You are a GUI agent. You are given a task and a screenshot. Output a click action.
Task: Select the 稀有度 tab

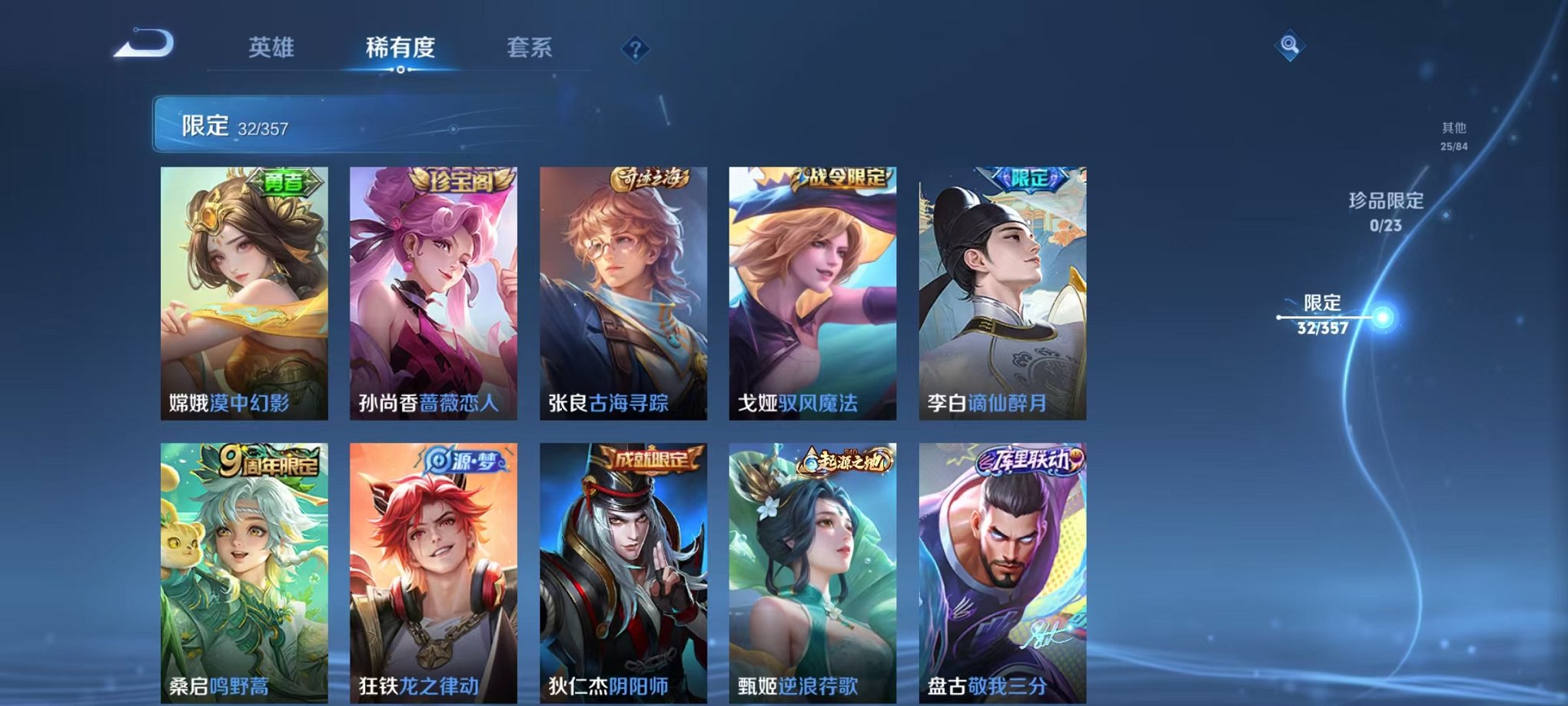click(399, 48)
